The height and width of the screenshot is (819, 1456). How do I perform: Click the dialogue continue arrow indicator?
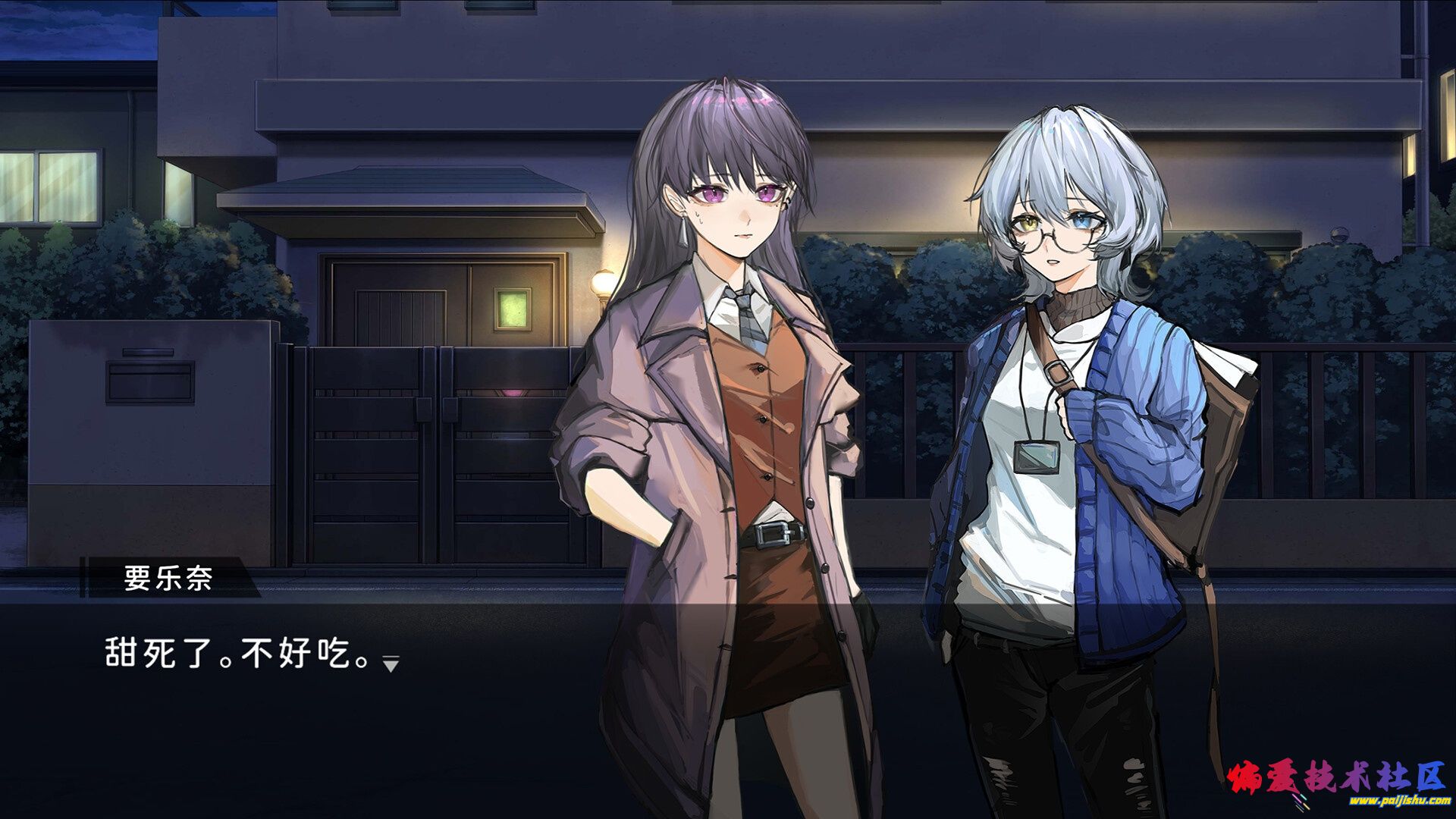391,664
